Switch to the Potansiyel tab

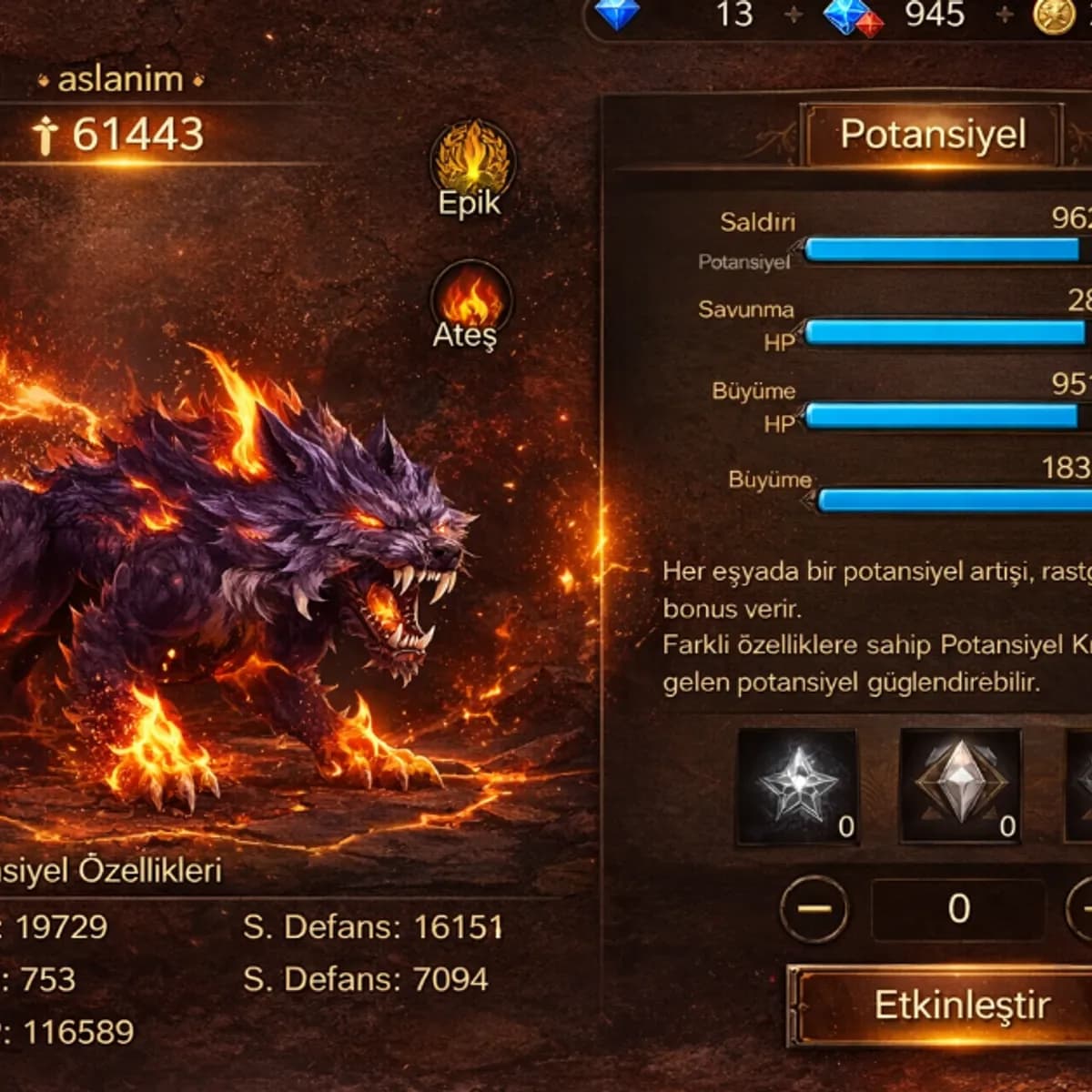coord(932,135)
